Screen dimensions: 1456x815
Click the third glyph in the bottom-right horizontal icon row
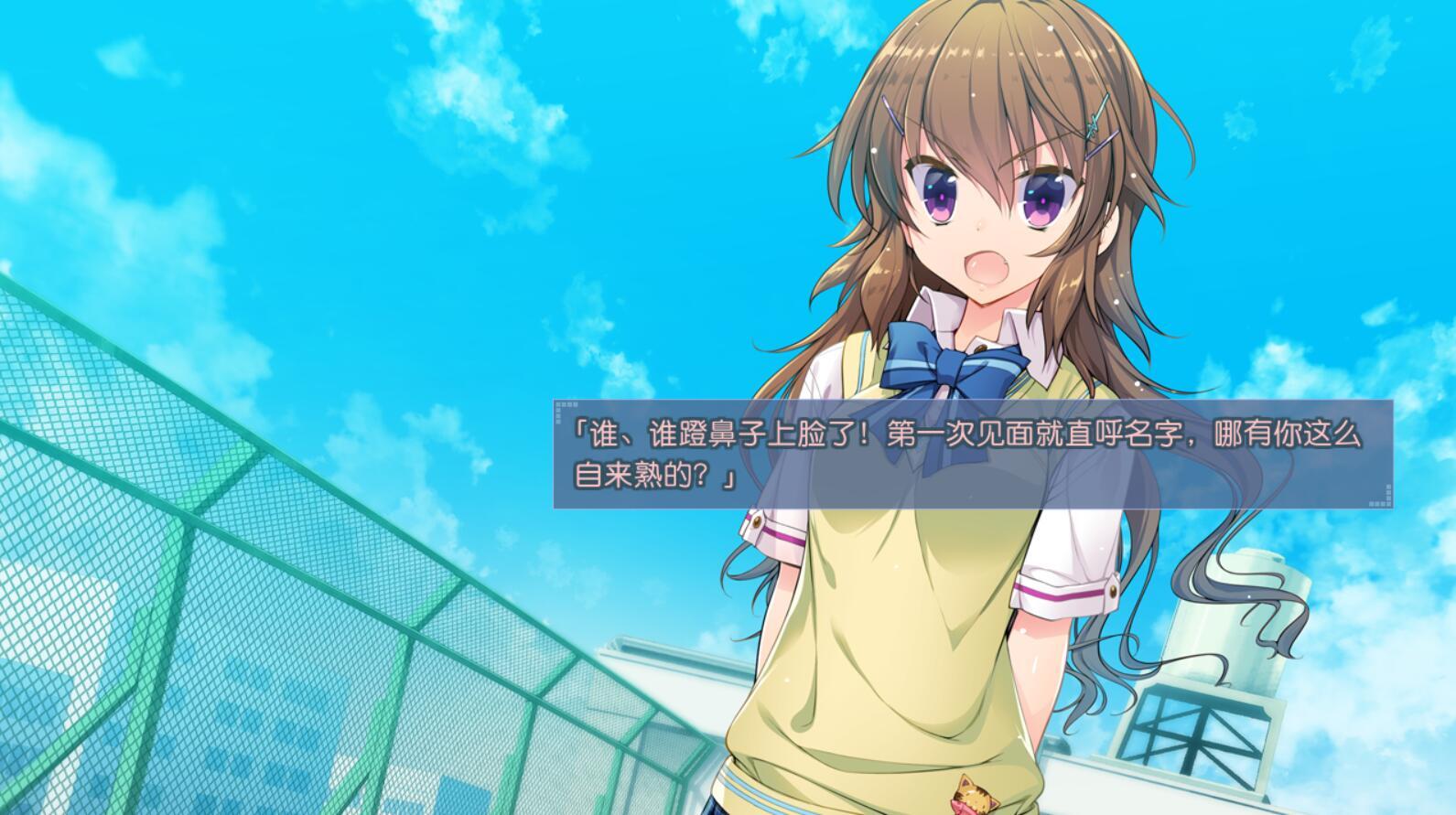click(1383, 504)
